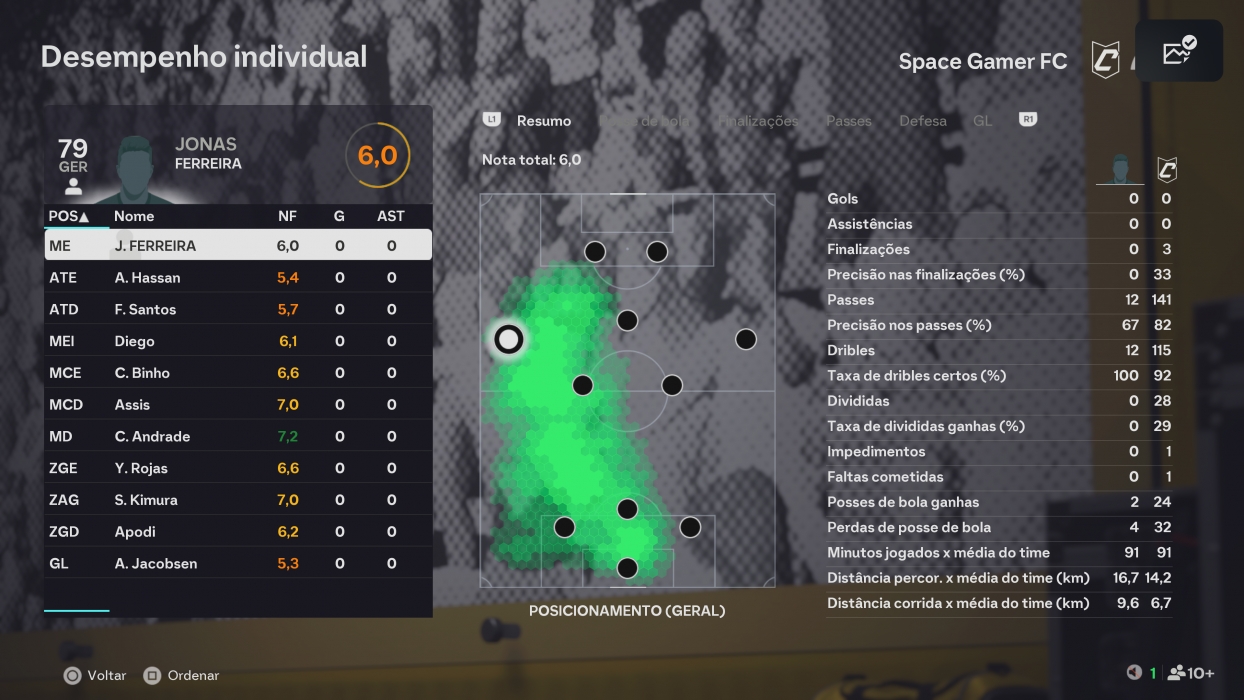Select F. Santos player row

[x=238, y=310]
